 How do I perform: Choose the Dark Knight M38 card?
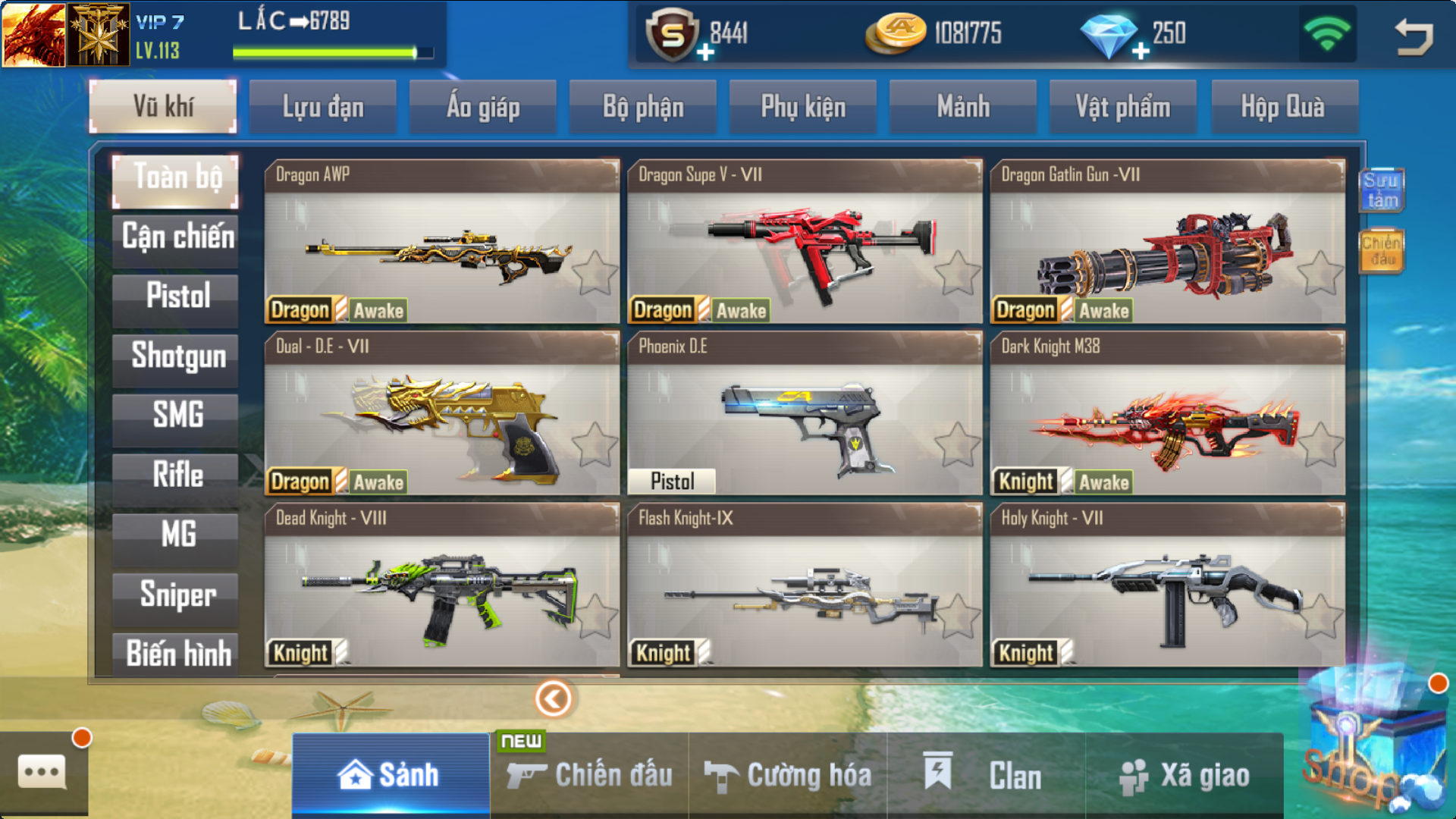click(x=1167, y=414)
